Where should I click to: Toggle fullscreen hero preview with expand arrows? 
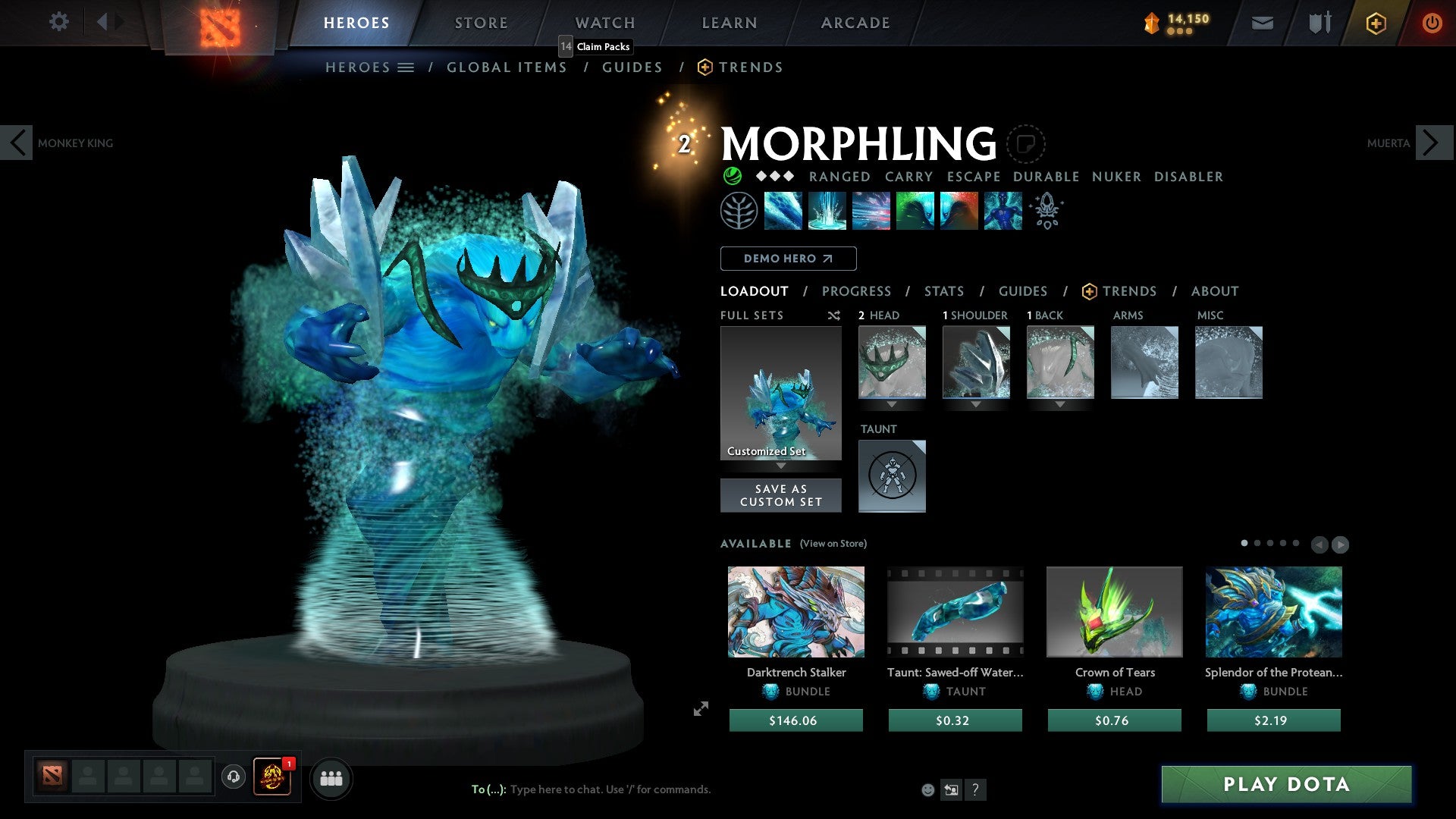(x=699, y=709)
